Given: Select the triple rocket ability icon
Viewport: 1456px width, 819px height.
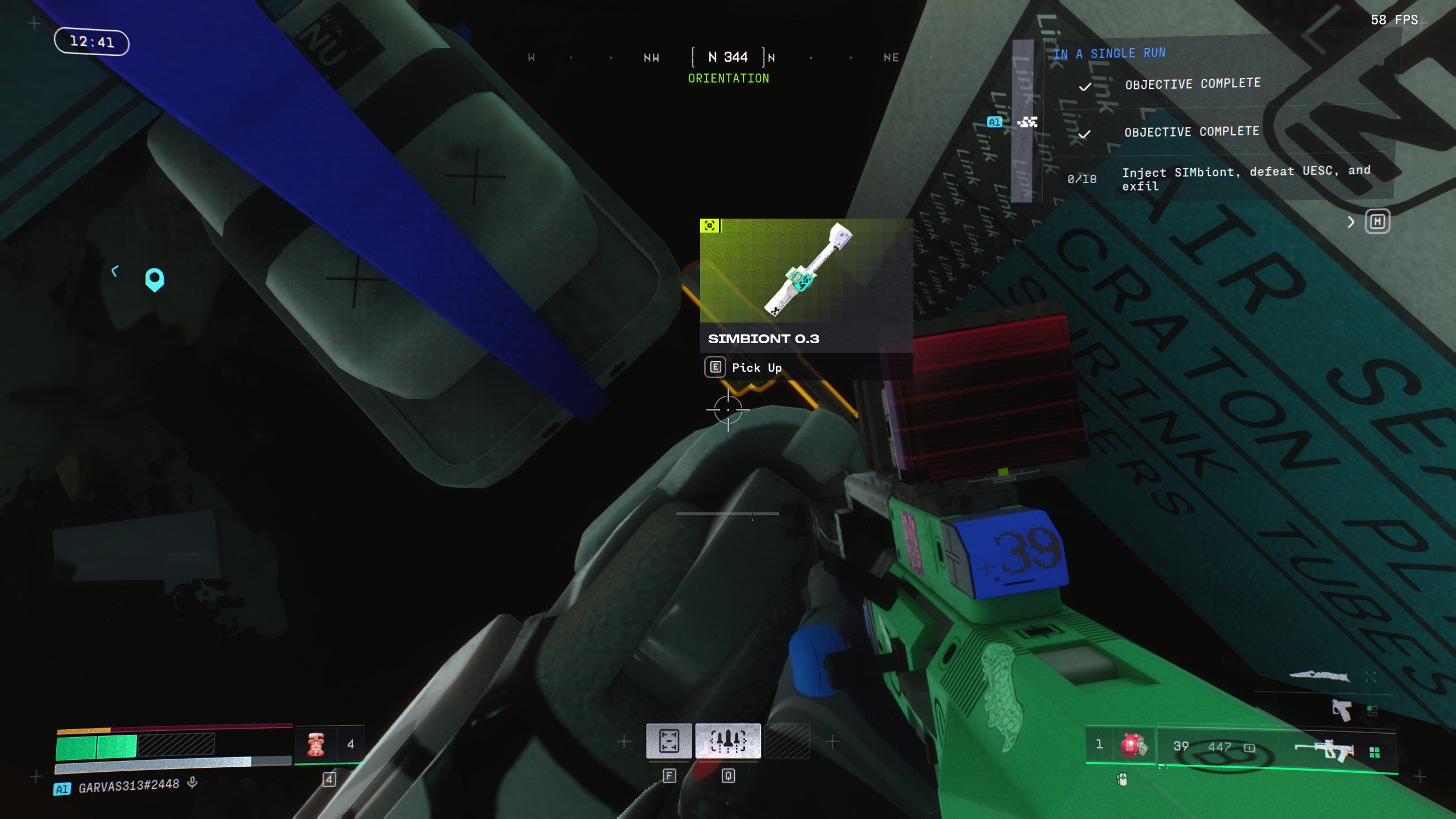Looking at the screenshot, I should point(728,741).
